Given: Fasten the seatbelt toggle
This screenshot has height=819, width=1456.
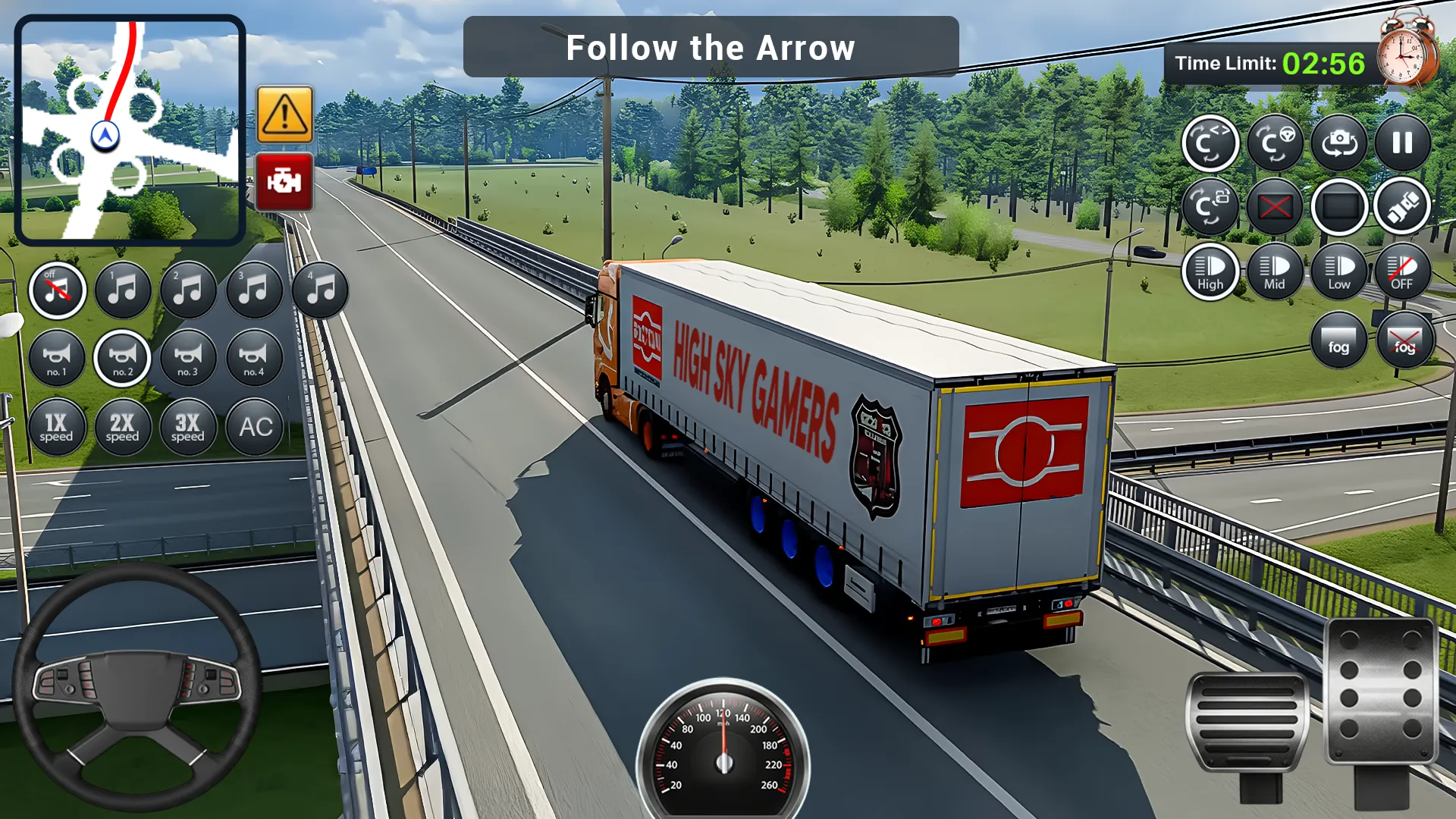Looking at the screenshot, I should 1402,206.
